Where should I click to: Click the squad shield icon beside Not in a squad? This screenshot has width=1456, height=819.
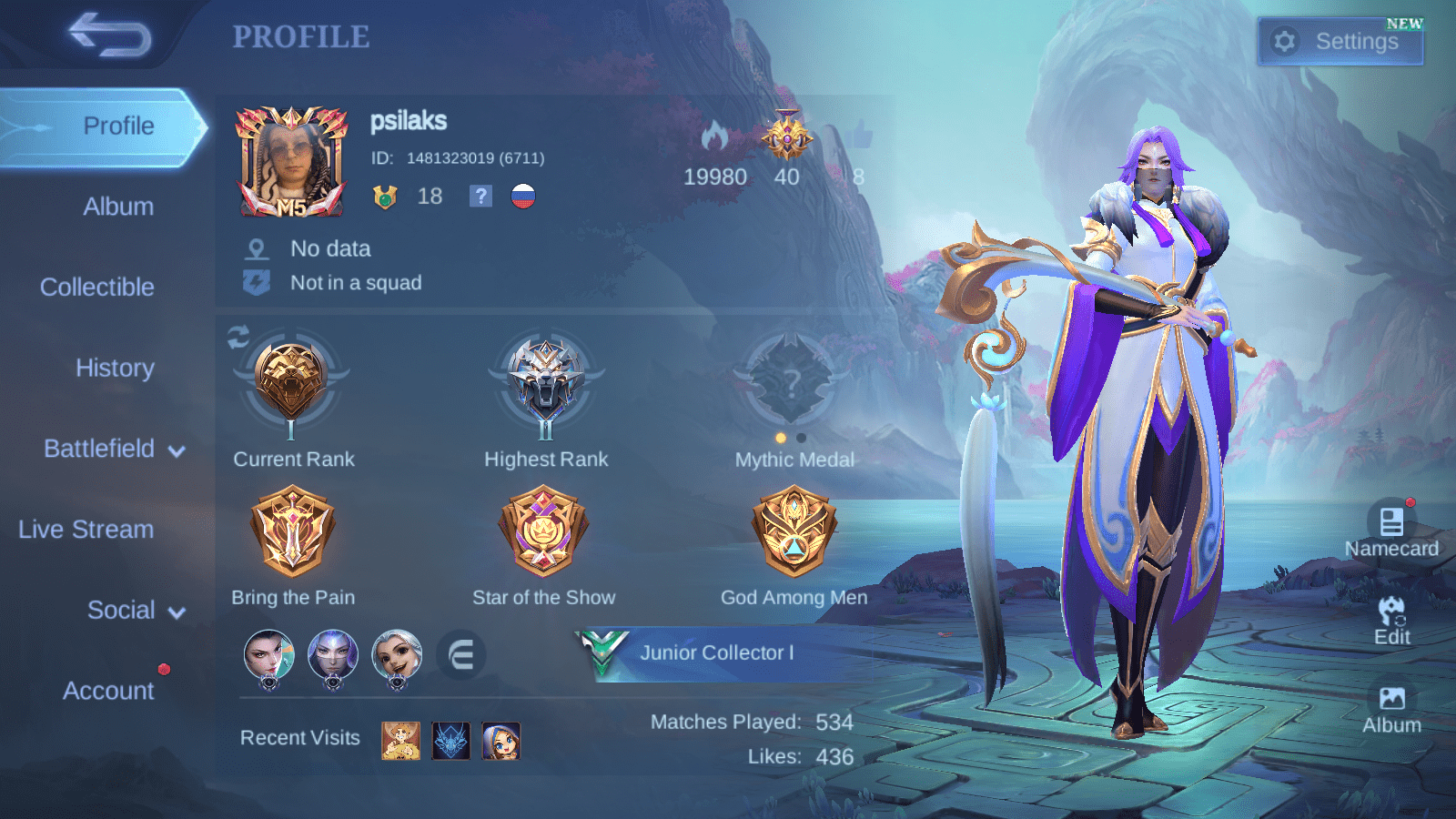coord(258,282)
